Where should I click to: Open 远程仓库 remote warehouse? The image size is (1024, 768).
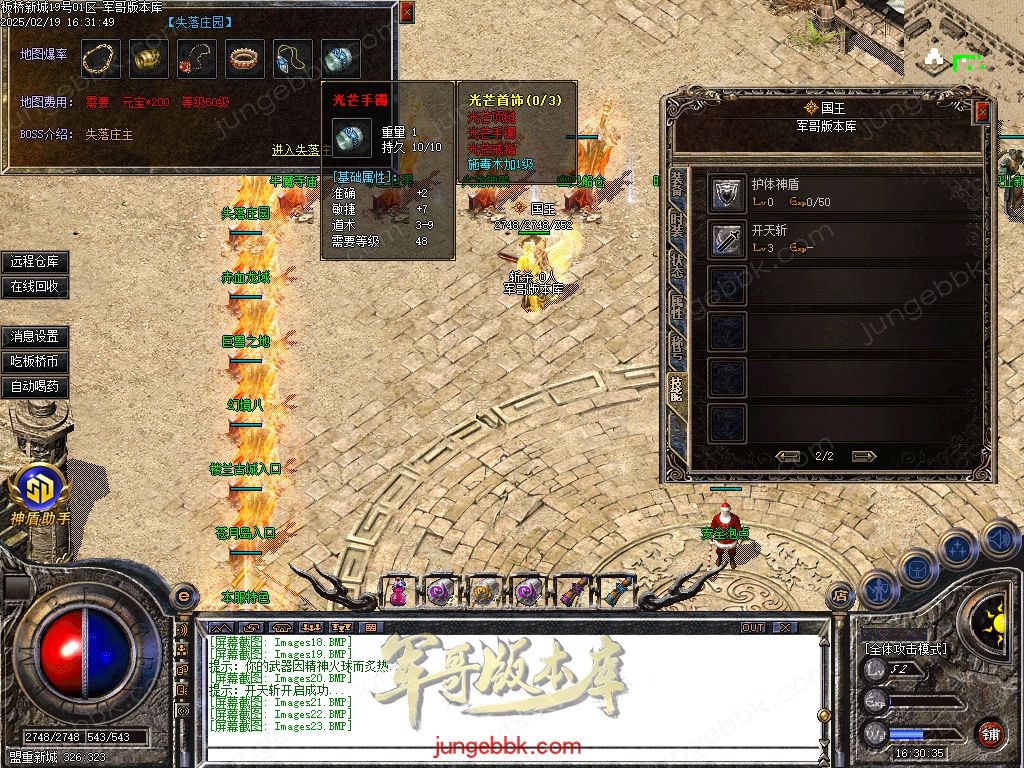(x=35, y=262)
